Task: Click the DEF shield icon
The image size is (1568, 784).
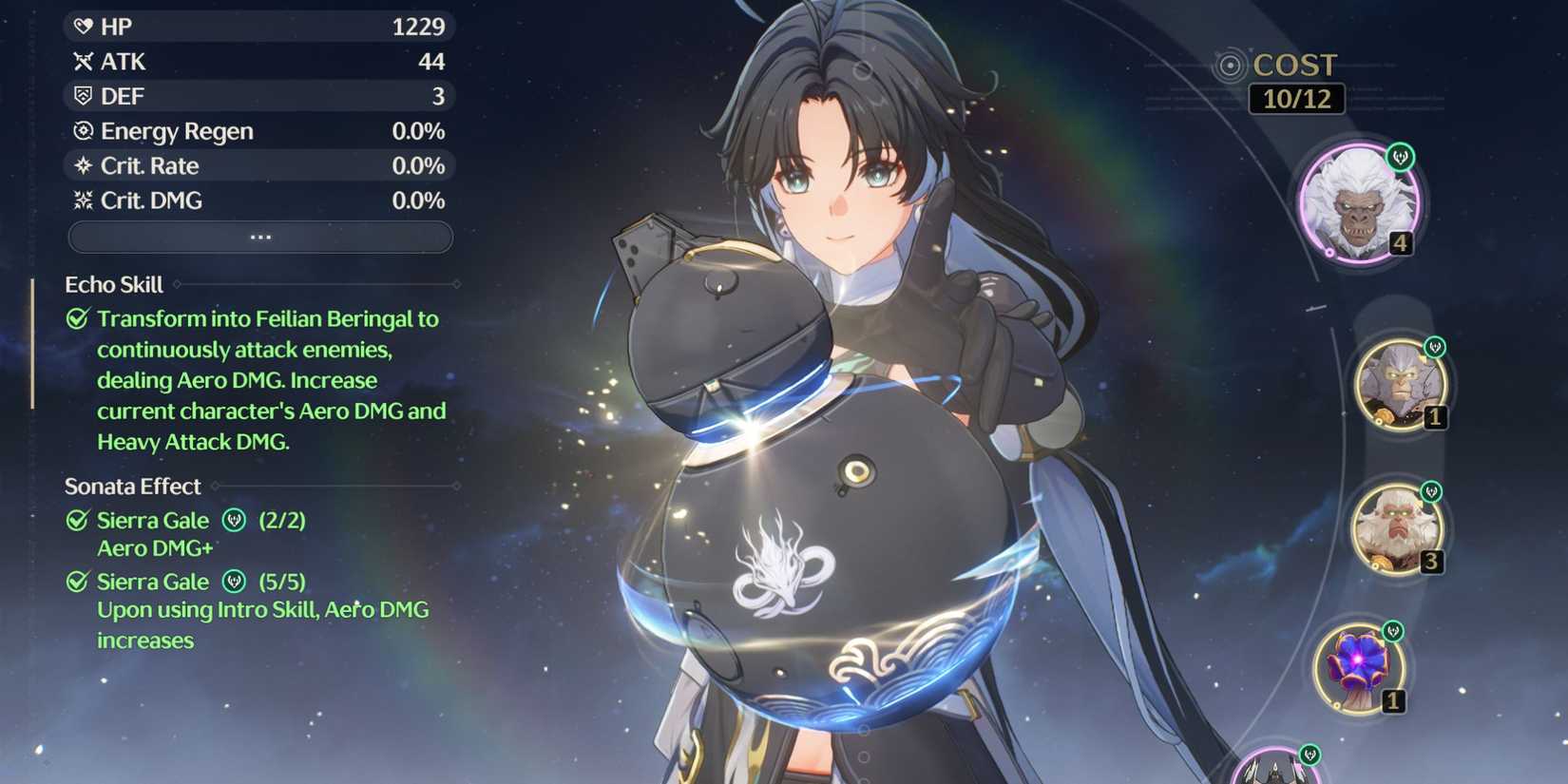Action: tap(84, 95)
